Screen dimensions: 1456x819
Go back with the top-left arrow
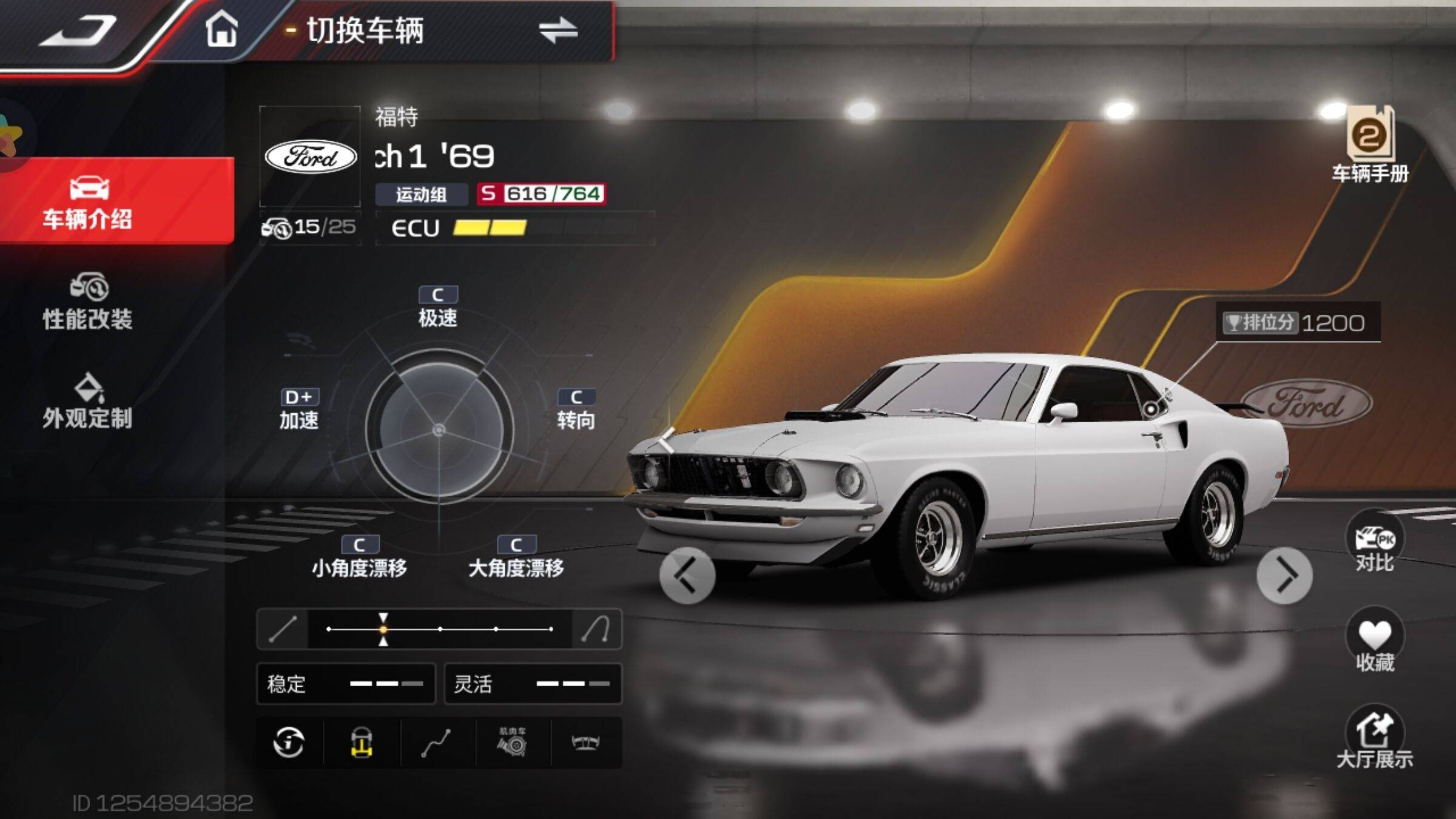78,30
